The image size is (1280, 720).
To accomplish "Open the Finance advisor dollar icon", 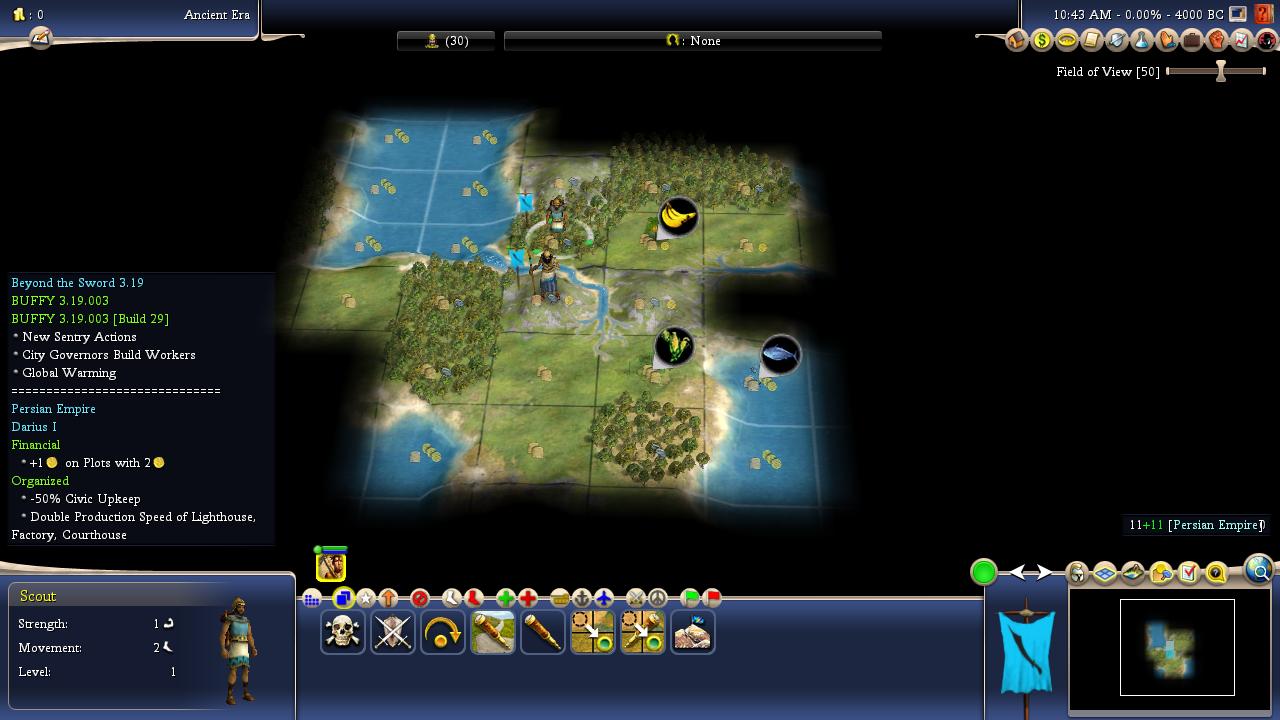I will pyautogui.click(x=1042, y=41).
